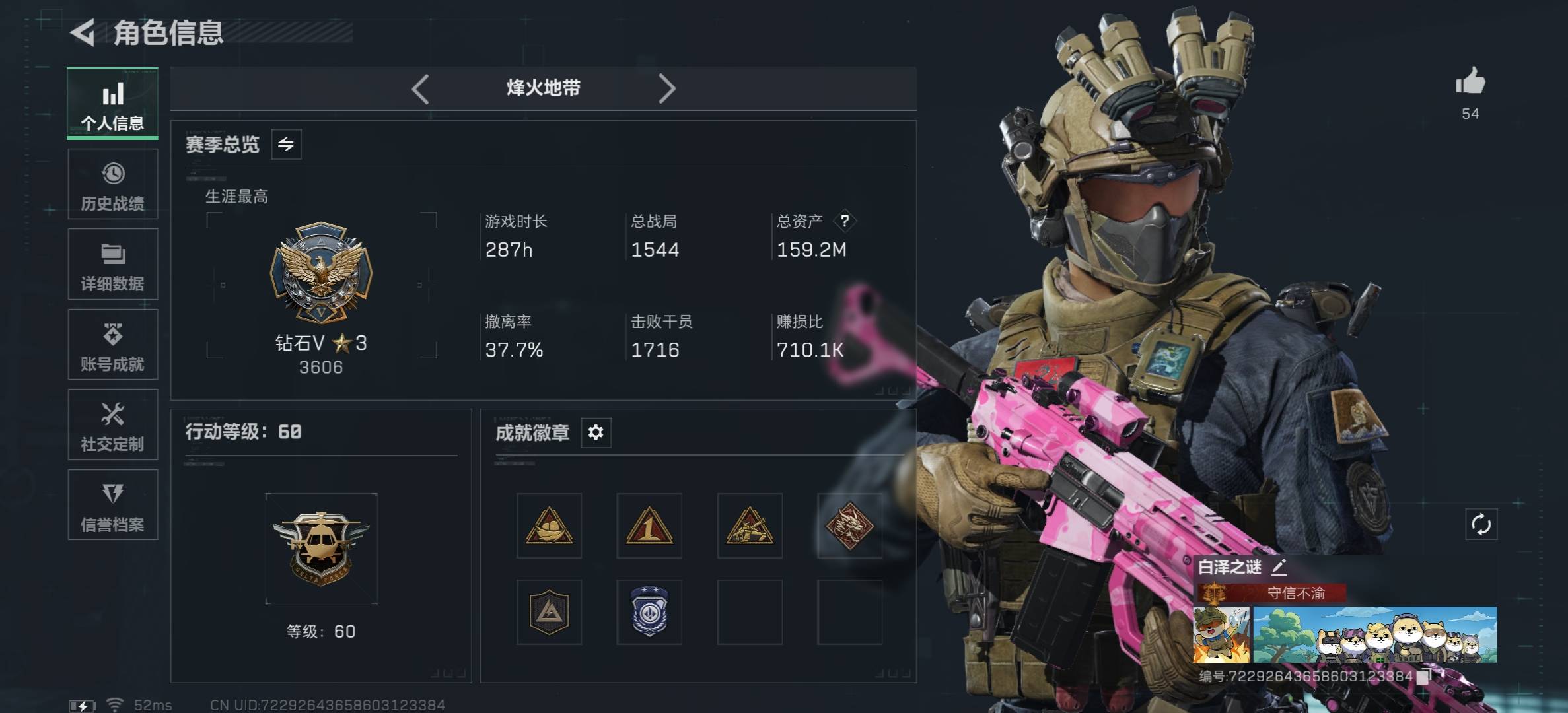Switch to previous game mode with left arrow
This screenshot has width=1568, height=713.
point(420,88)
